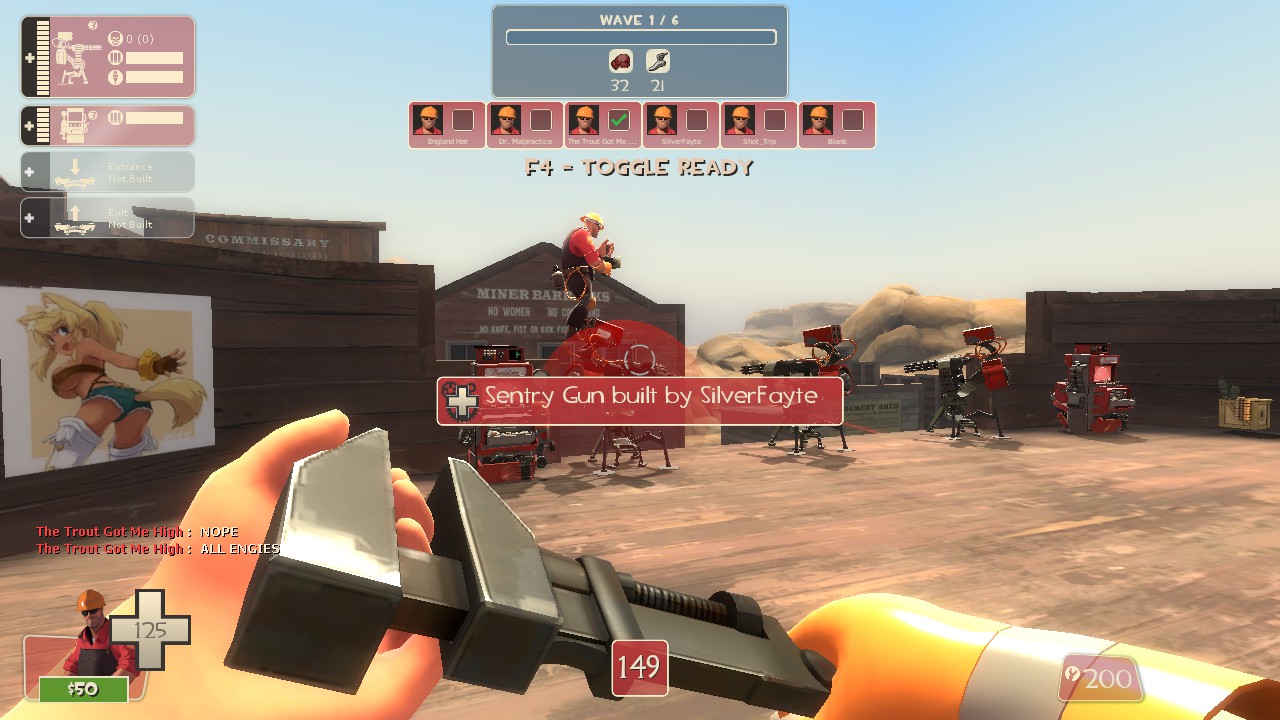Select Shot_Trip's player panel

point(759,125)
